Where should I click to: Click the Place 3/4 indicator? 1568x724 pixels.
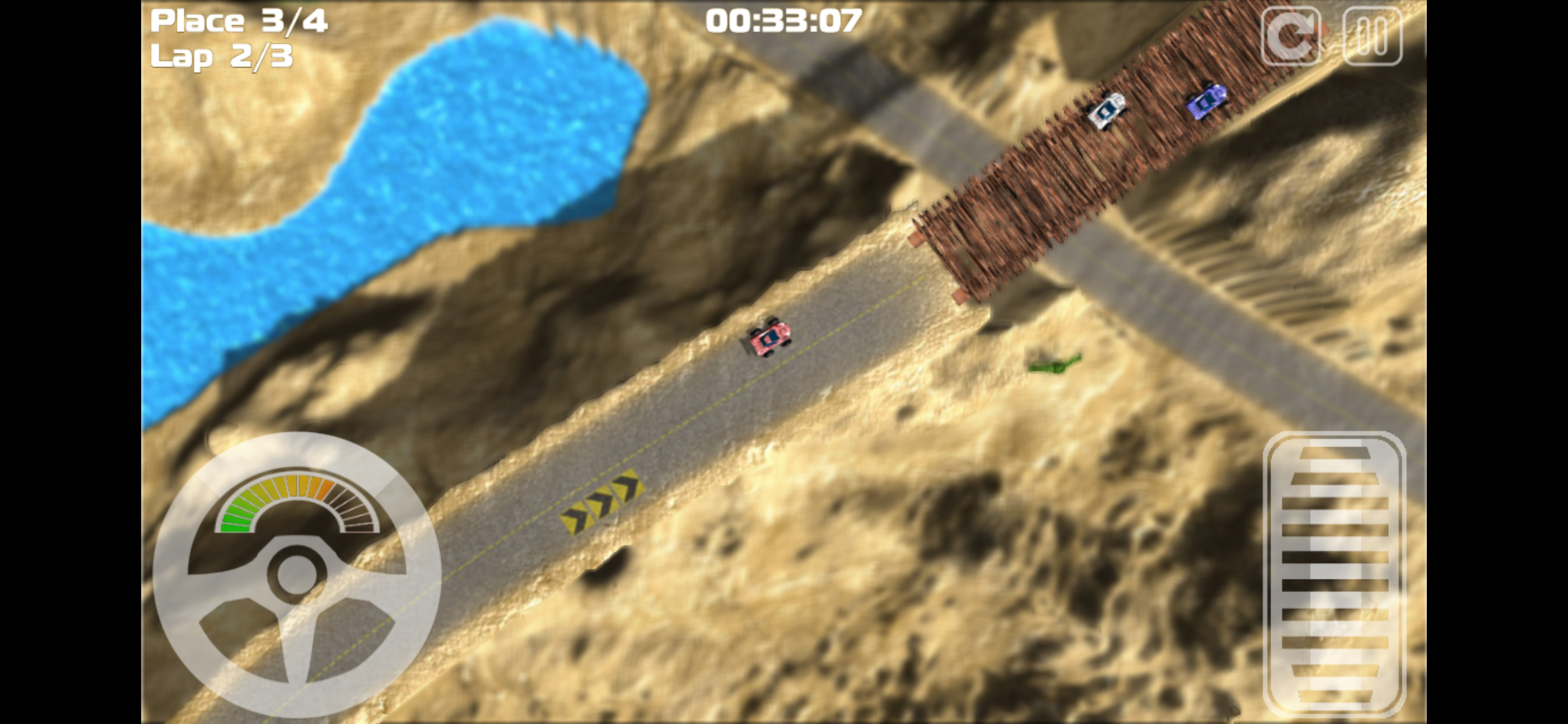[x=240, y=22]
